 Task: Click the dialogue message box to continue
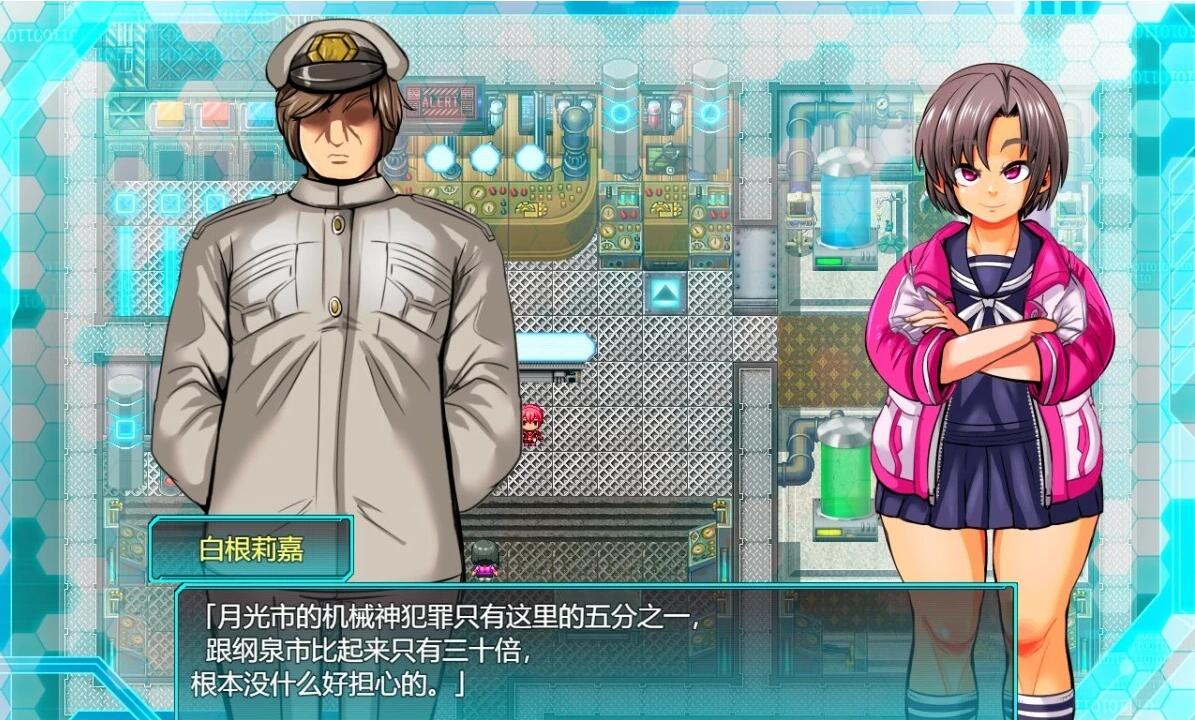pos(595,650)
